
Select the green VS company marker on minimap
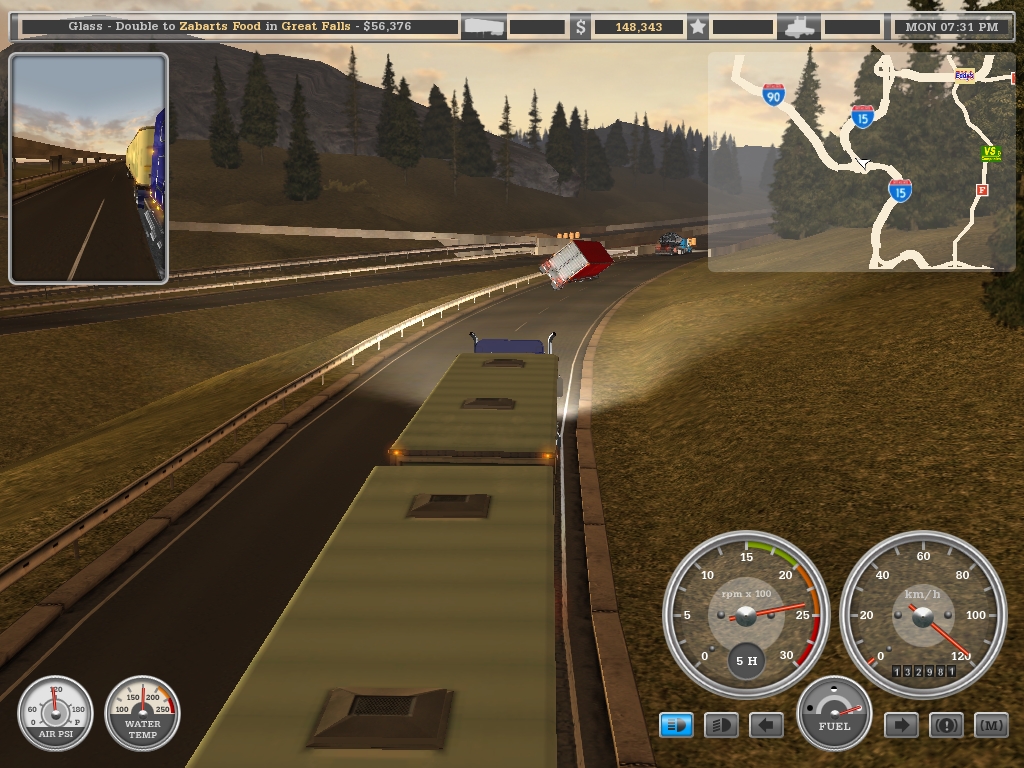point(991,153)
